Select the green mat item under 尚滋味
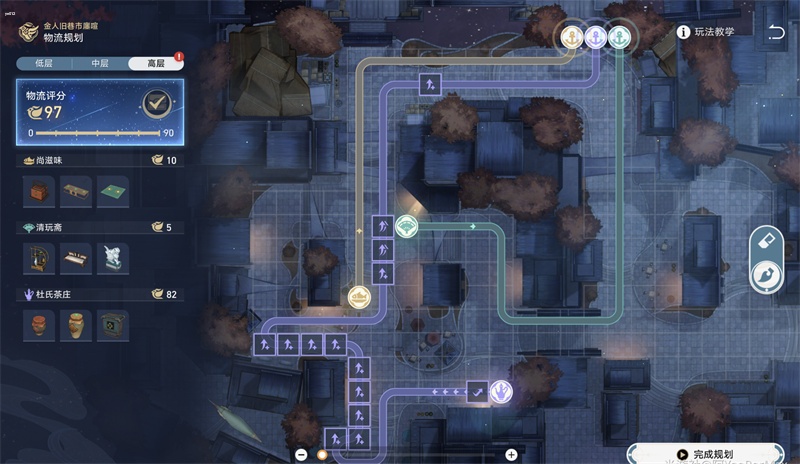Viewport: 800px width, 464px height. [x=111, y=191]
